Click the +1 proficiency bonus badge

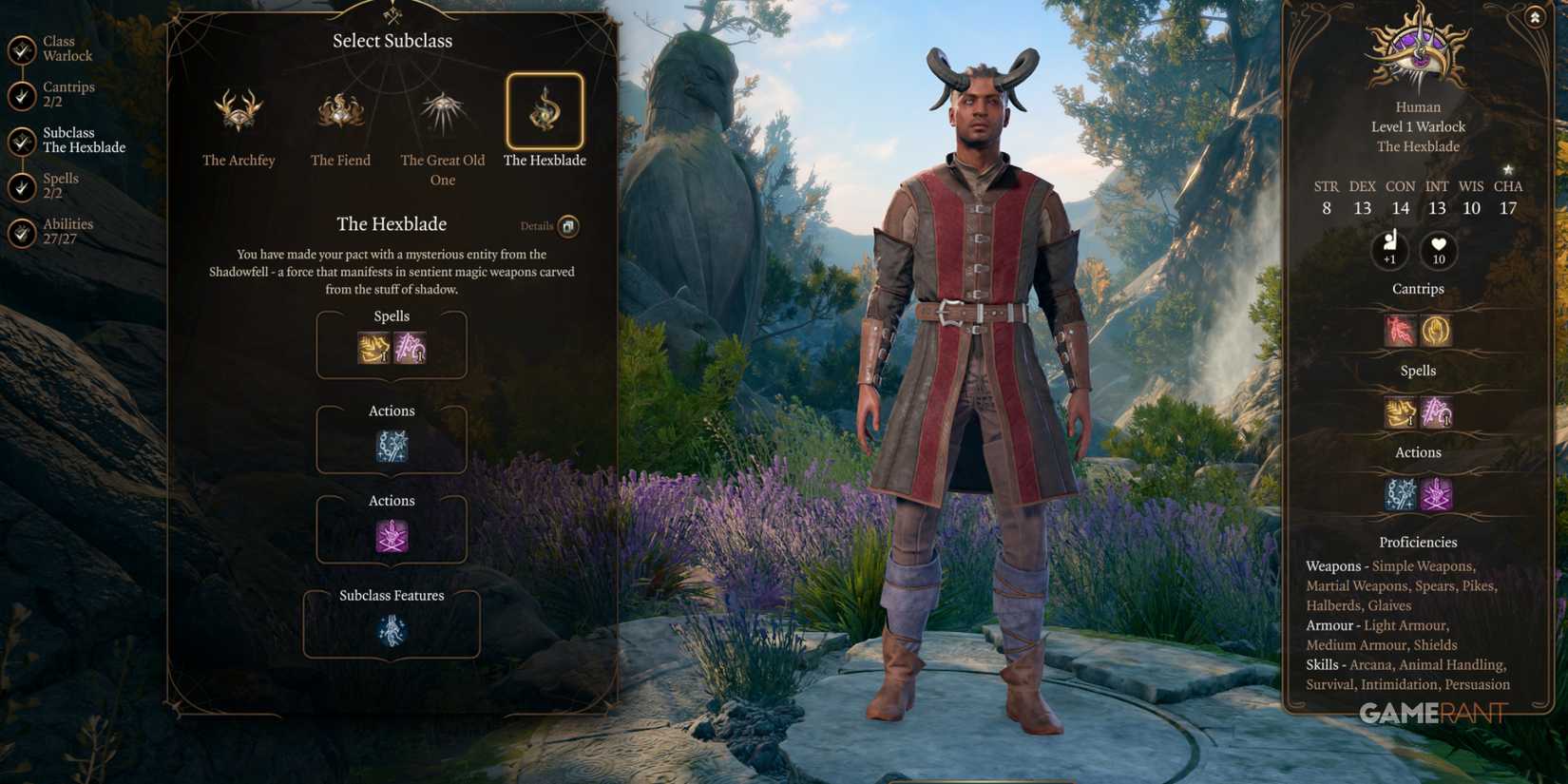click(x=1390, y=251)
